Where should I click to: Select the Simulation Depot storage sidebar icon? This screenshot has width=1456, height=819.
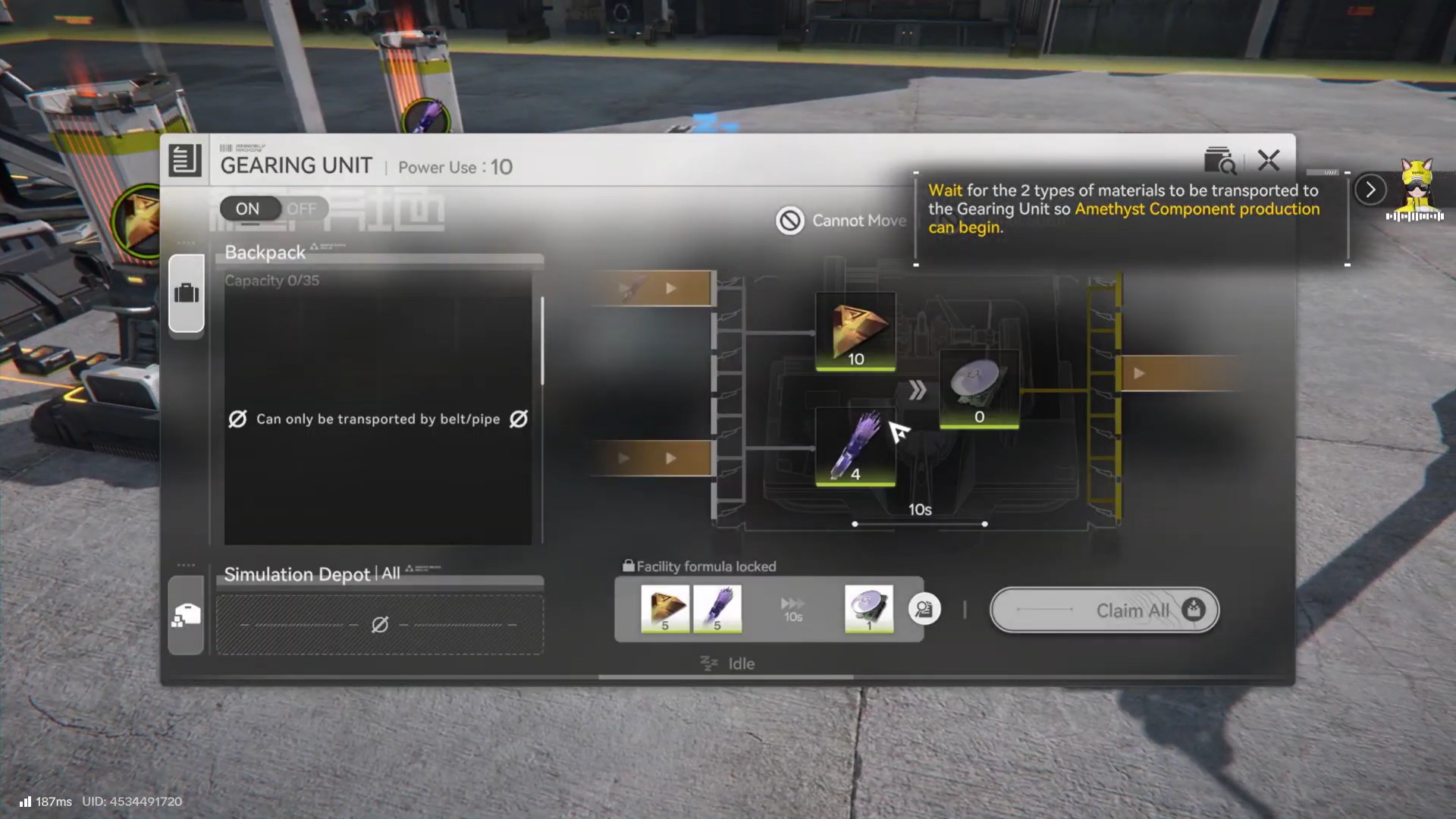pyautogui.click(x=187, y=616)
